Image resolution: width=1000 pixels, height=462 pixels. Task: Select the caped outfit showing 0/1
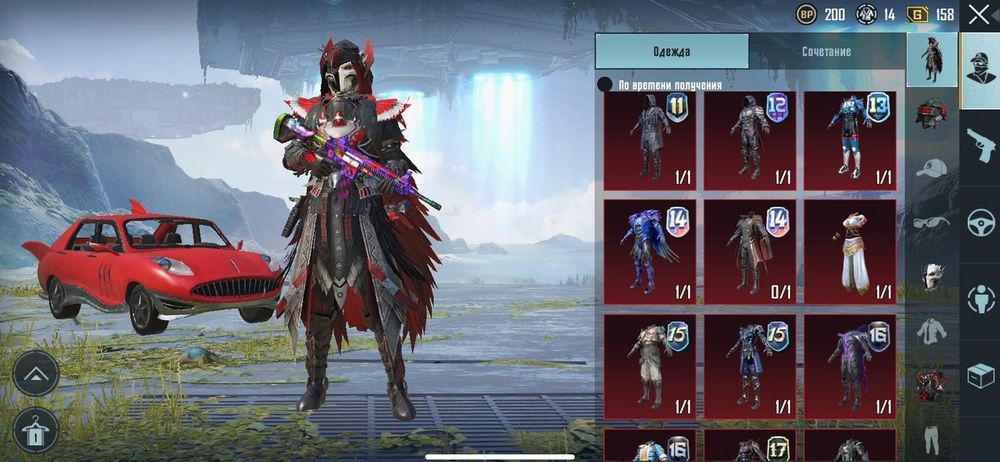coord(750,249)
